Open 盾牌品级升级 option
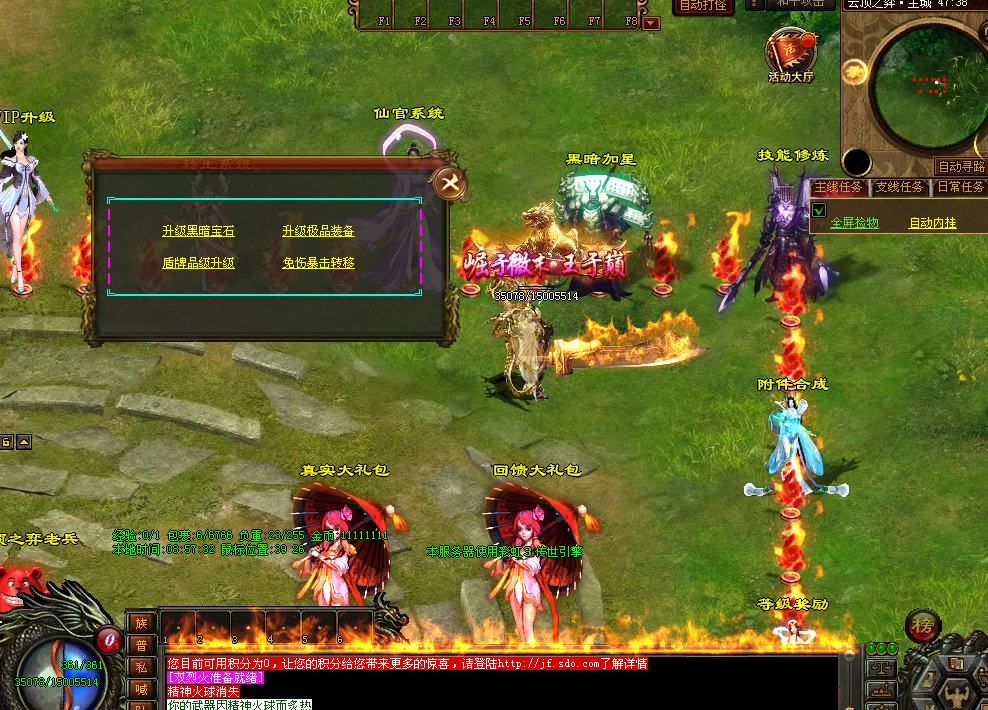988x710 pixels. pos(198,263)
